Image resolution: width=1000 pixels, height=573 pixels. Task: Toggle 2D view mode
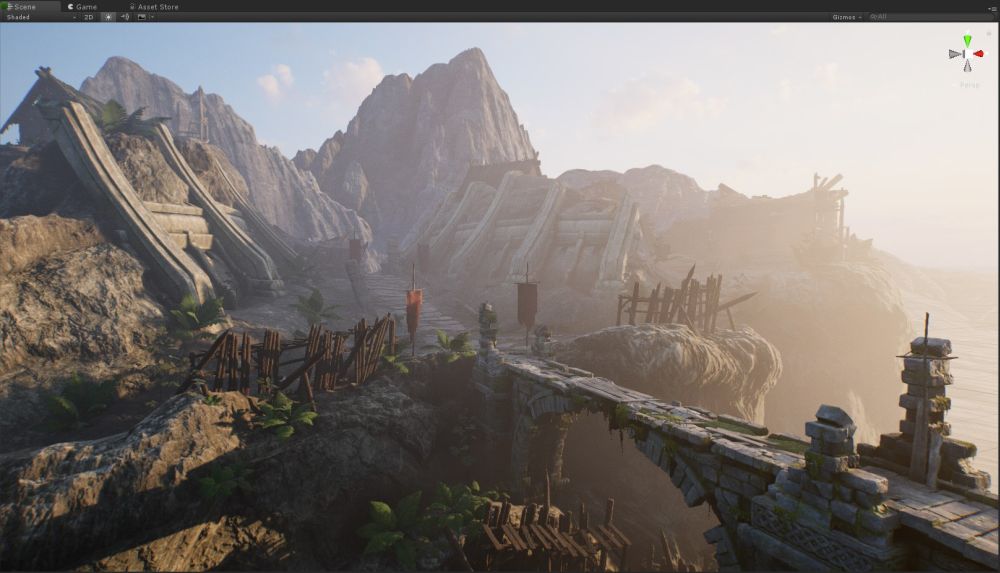(88, 17)
